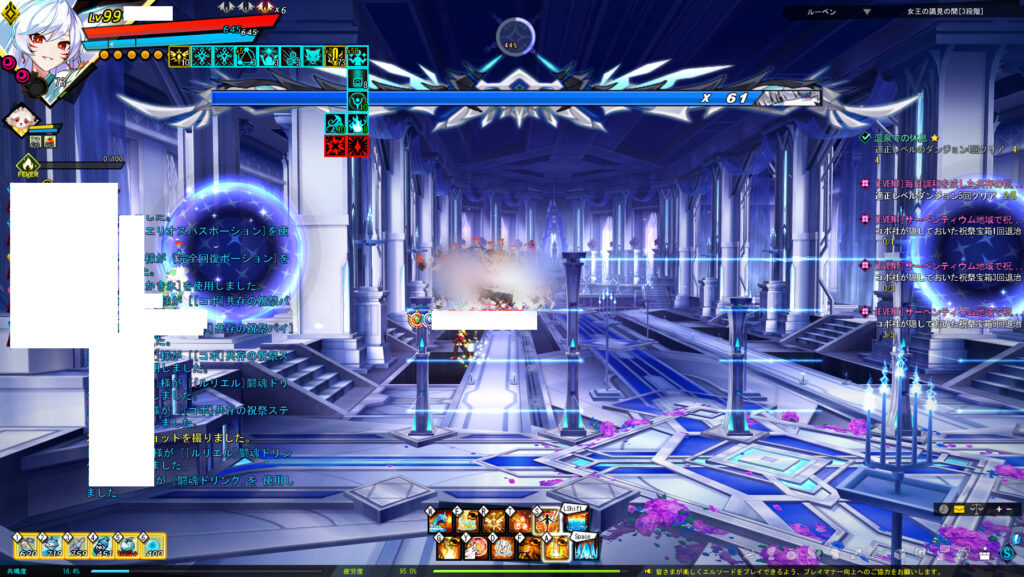Open the balance scales icon
This screenshot has height=577, width=1024.
click(975, 509)
